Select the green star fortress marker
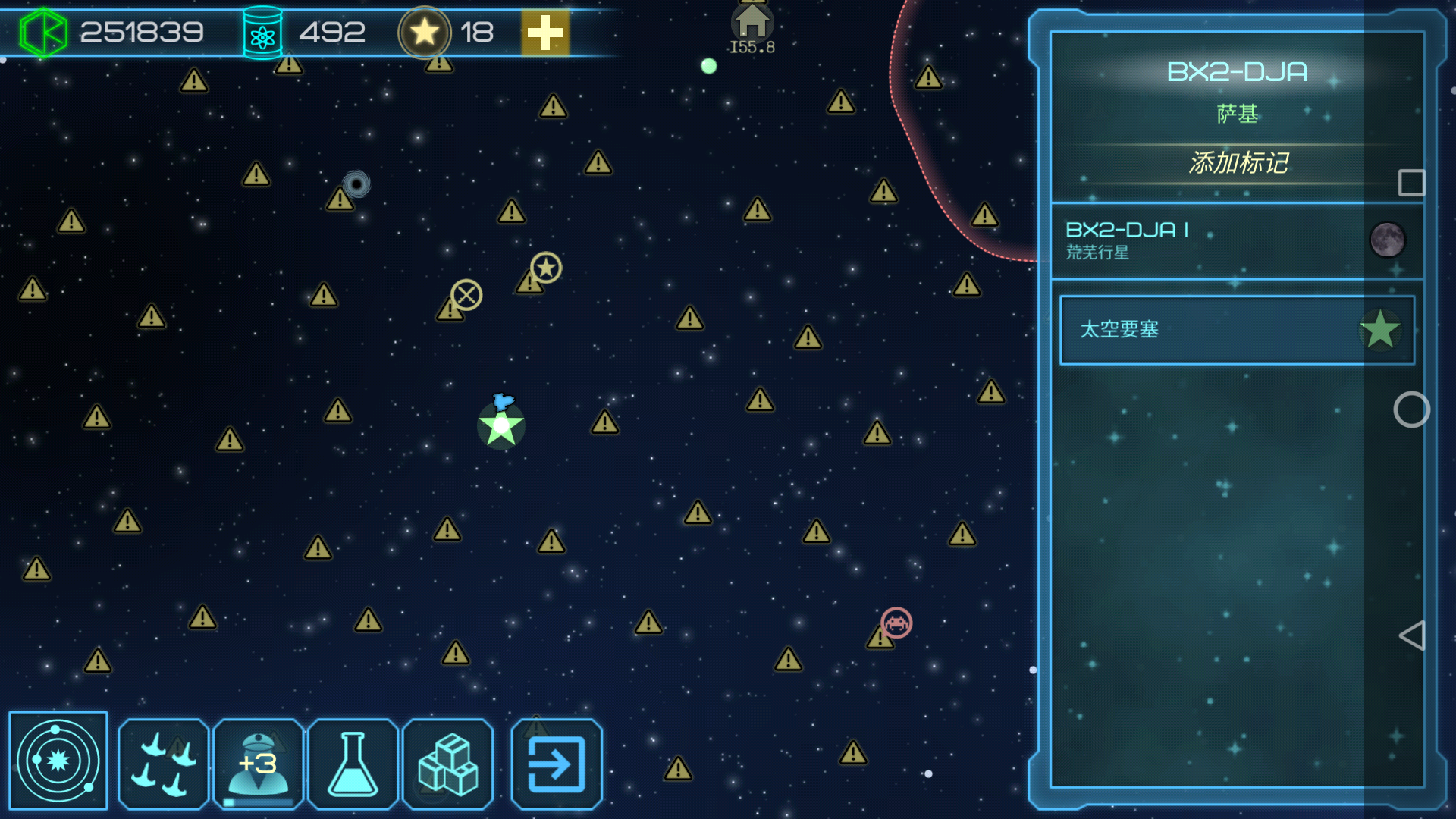Screen dimensions: 1456x819 [501, 427]
